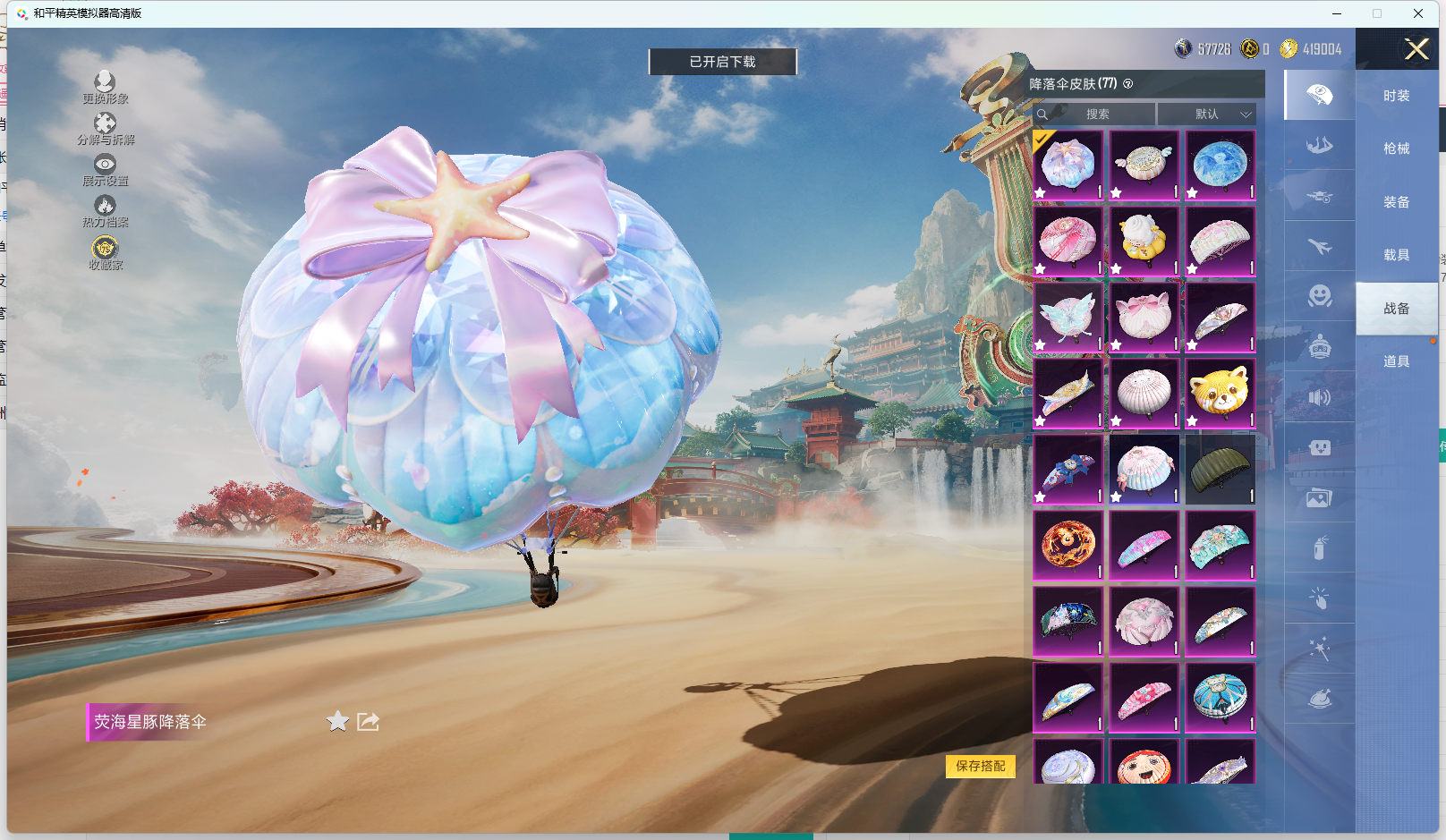Close the wardrobe with the X button

[1416, 49]
